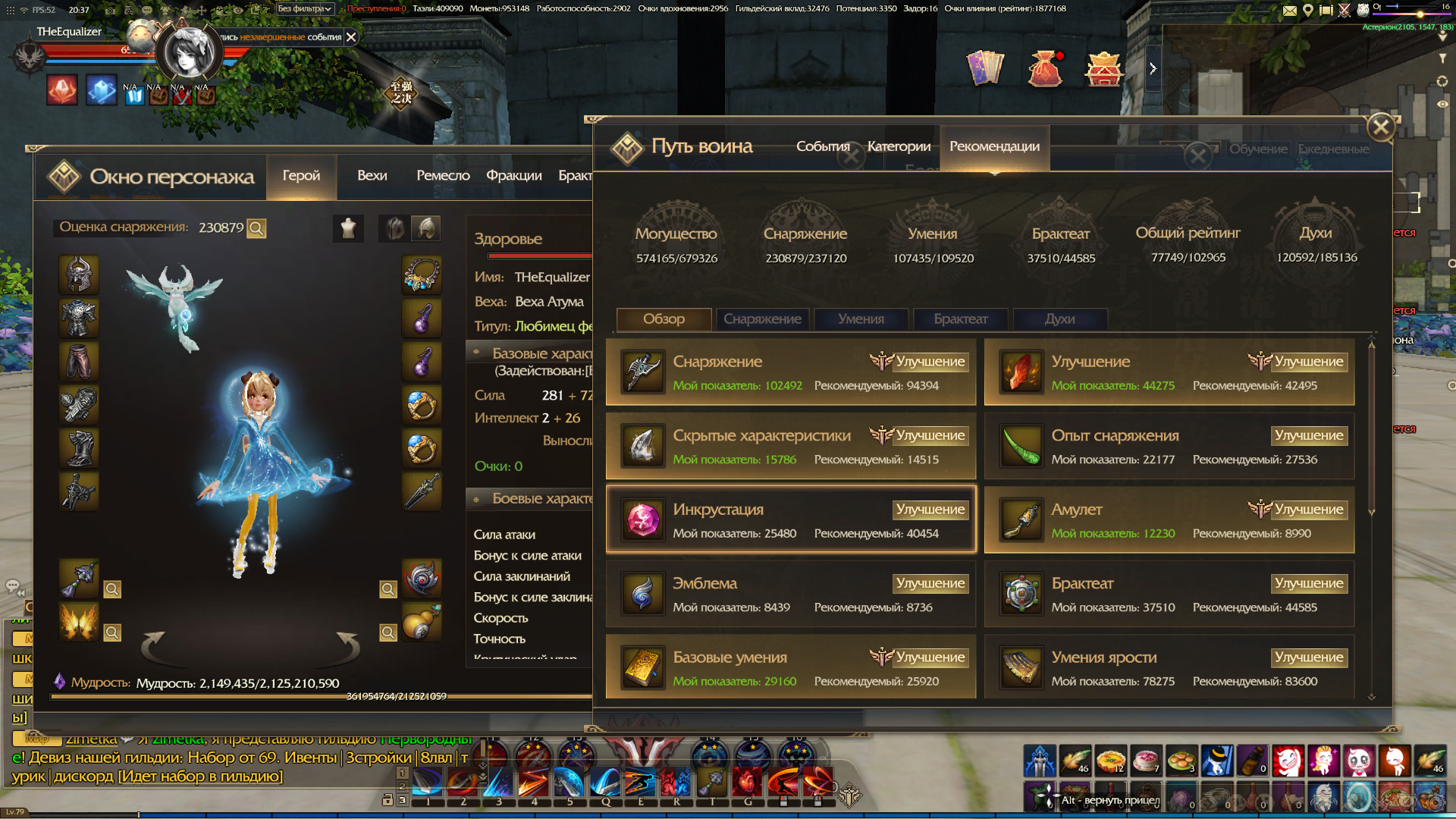Open the Вехи tab in character window

click(372, 175)
